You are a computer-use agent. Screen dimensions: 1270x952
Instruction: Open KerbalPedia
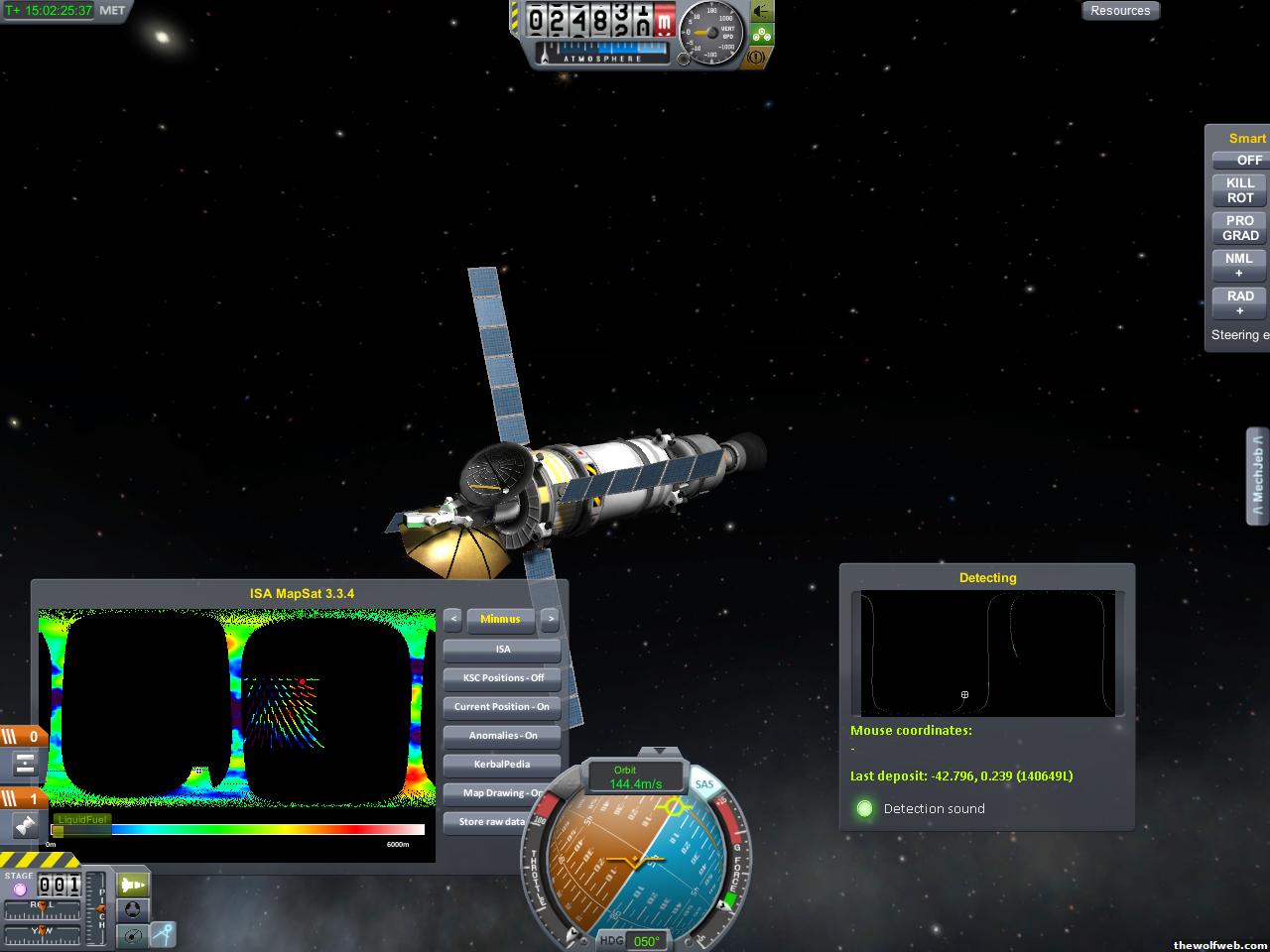pos(502,765)
